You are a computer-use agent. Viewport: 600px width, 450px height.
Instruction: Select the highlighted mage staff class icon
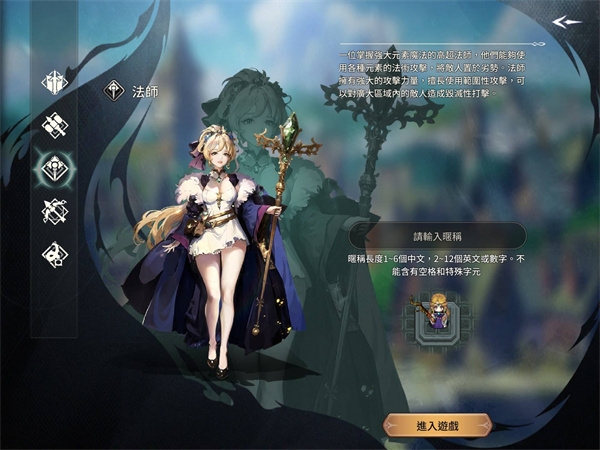click(x=53, y=167)
